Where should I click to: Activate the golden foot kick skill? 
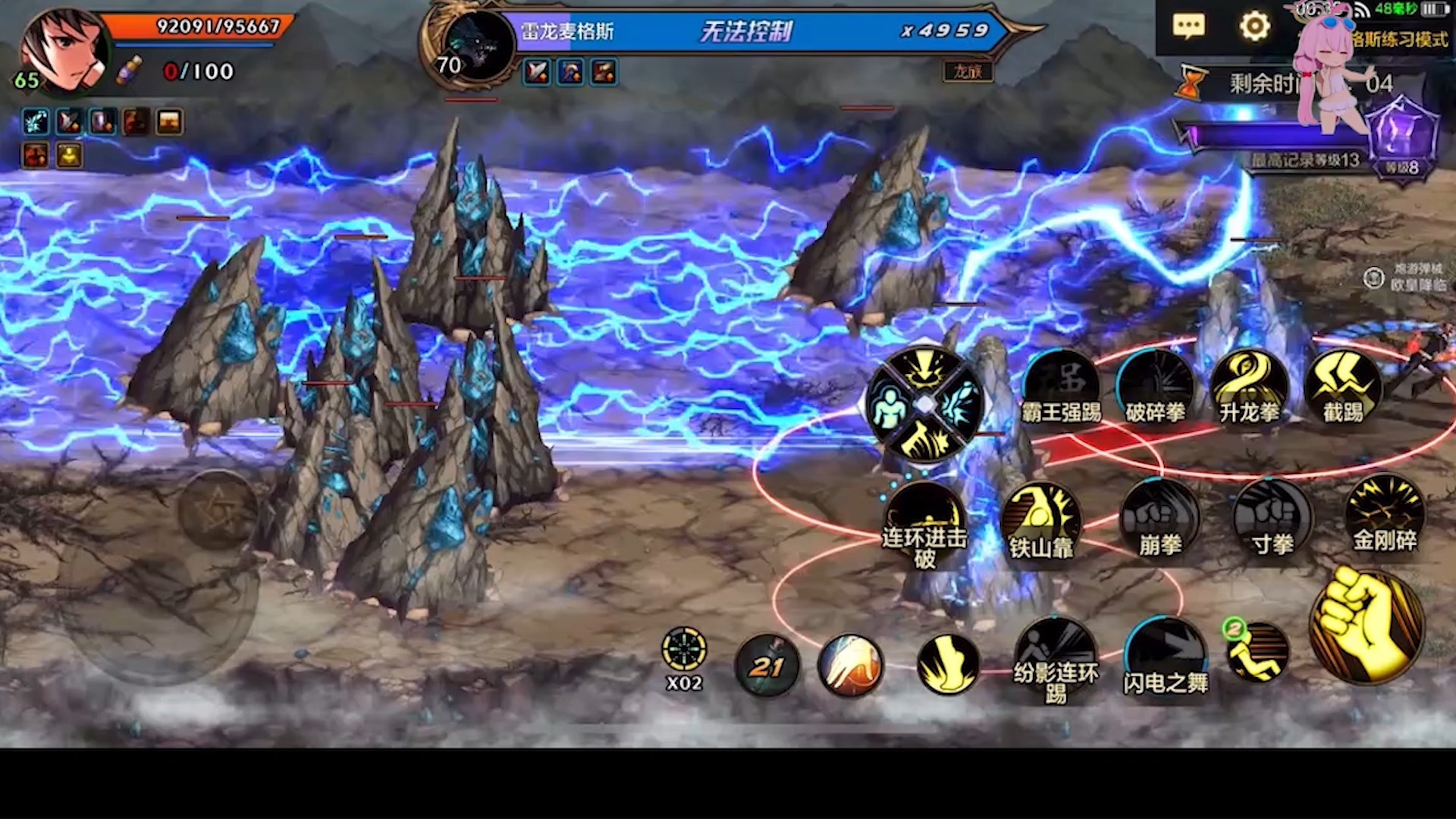tap(948, 664)
